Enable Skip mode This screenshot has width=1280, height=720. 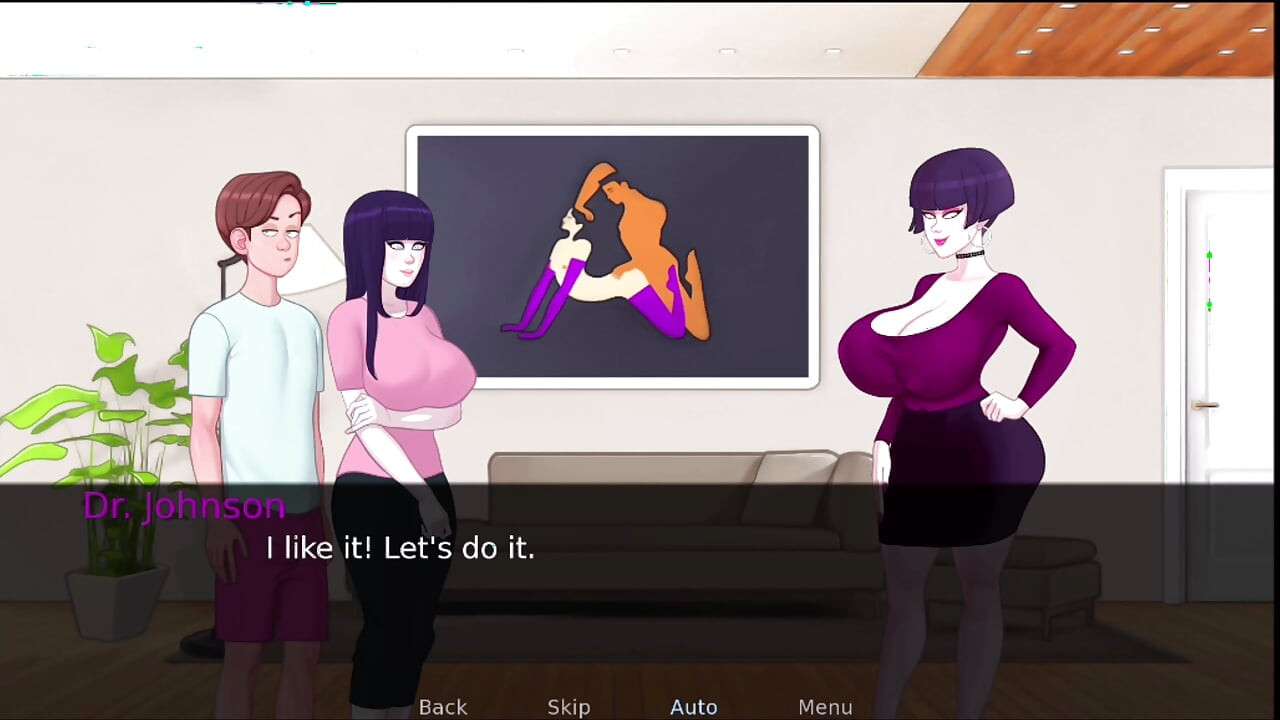point(568,707)
